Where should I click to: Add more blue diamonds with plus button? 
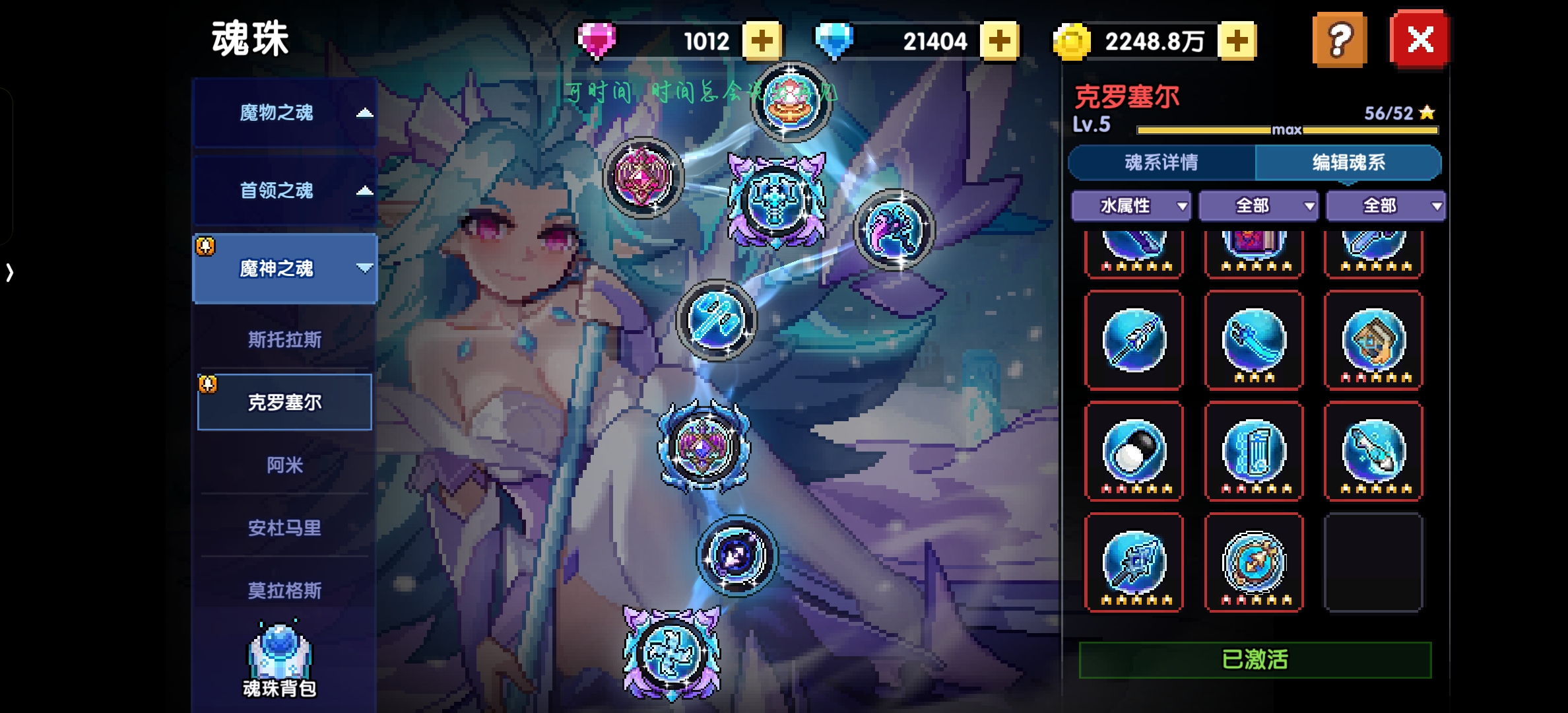pyautogui.click(x=999, y=41)
